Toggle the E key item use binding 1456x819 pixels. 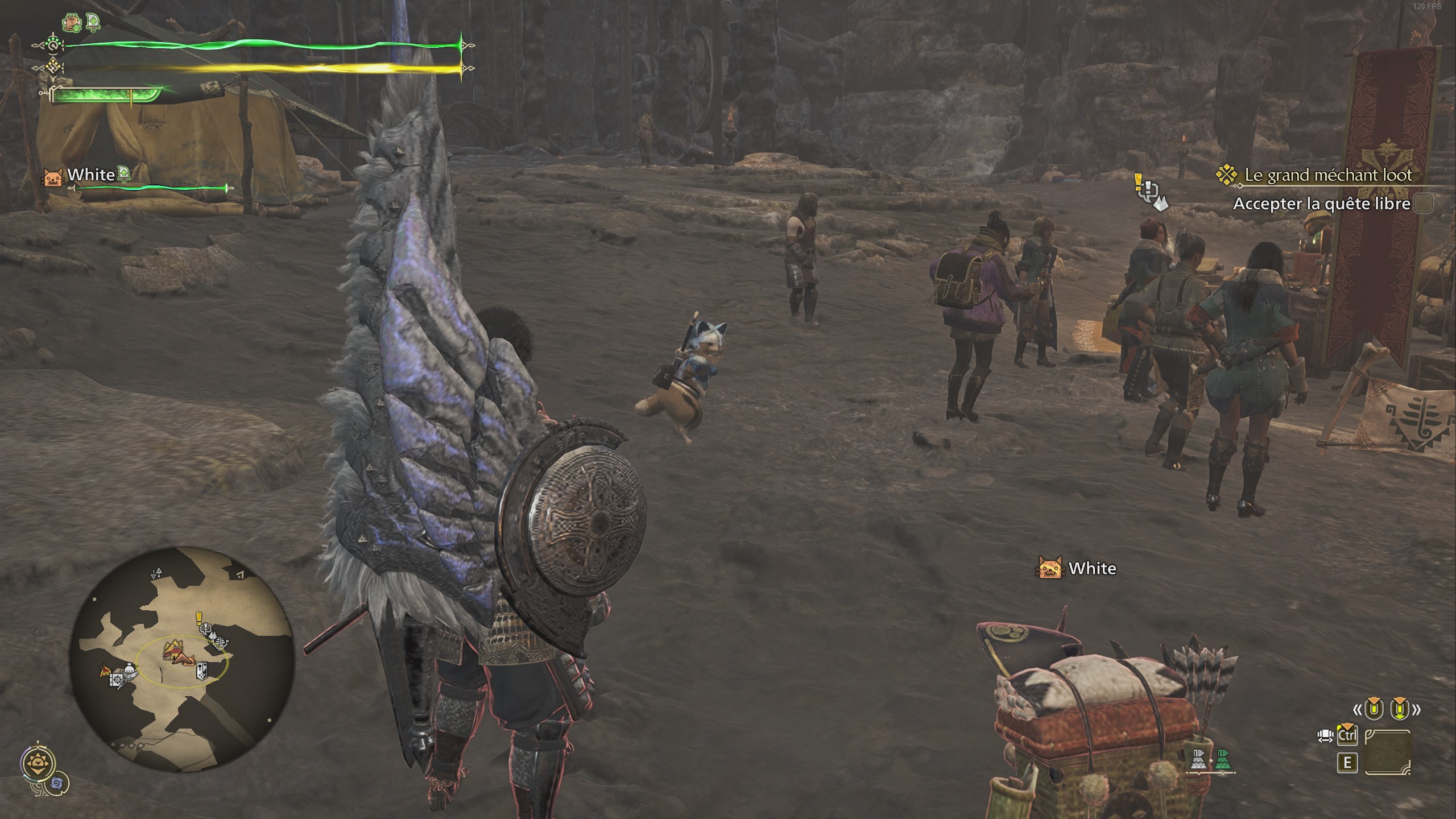pos(1347,763)
